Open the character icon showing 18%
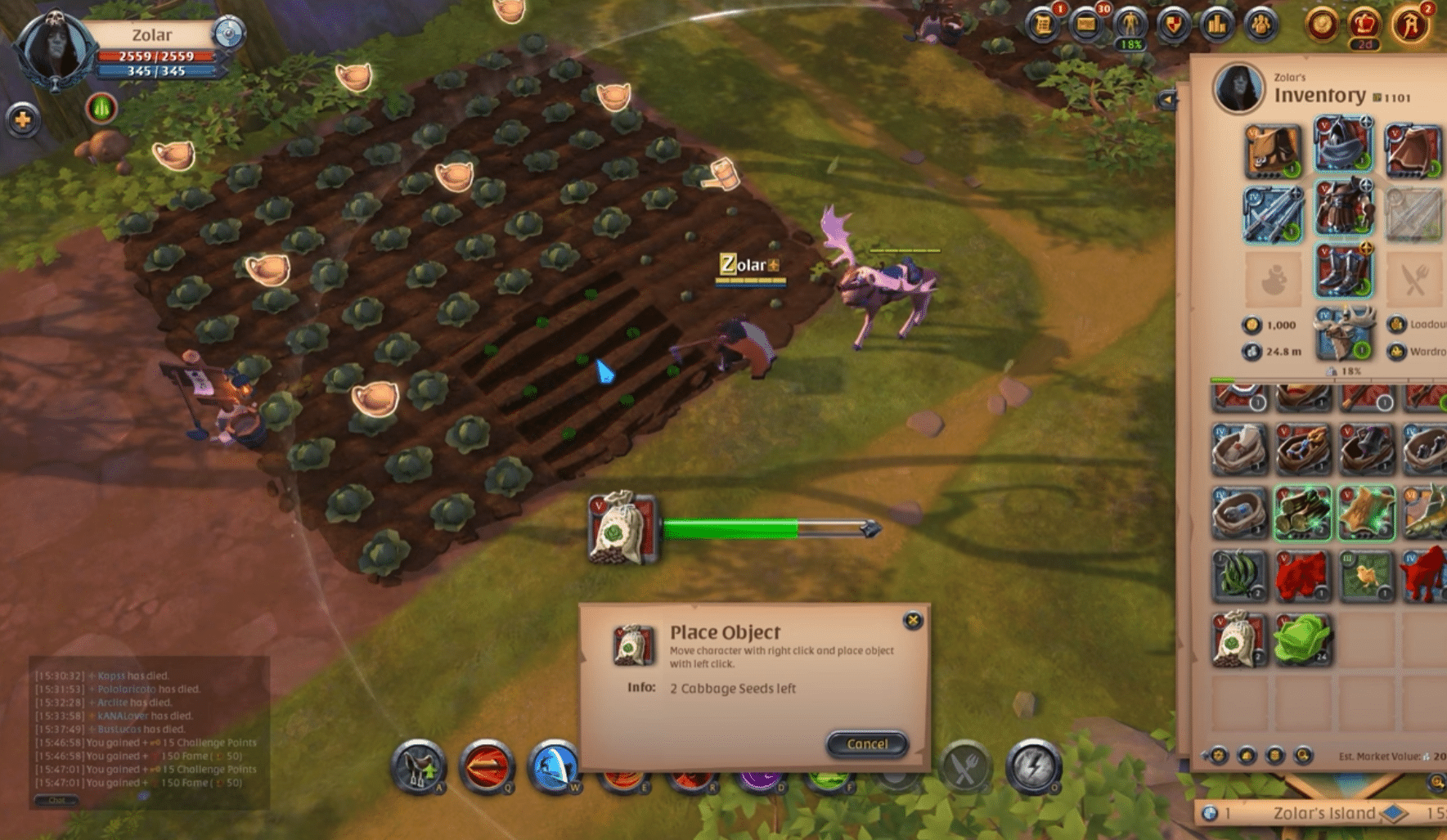 coord(1130,25)
